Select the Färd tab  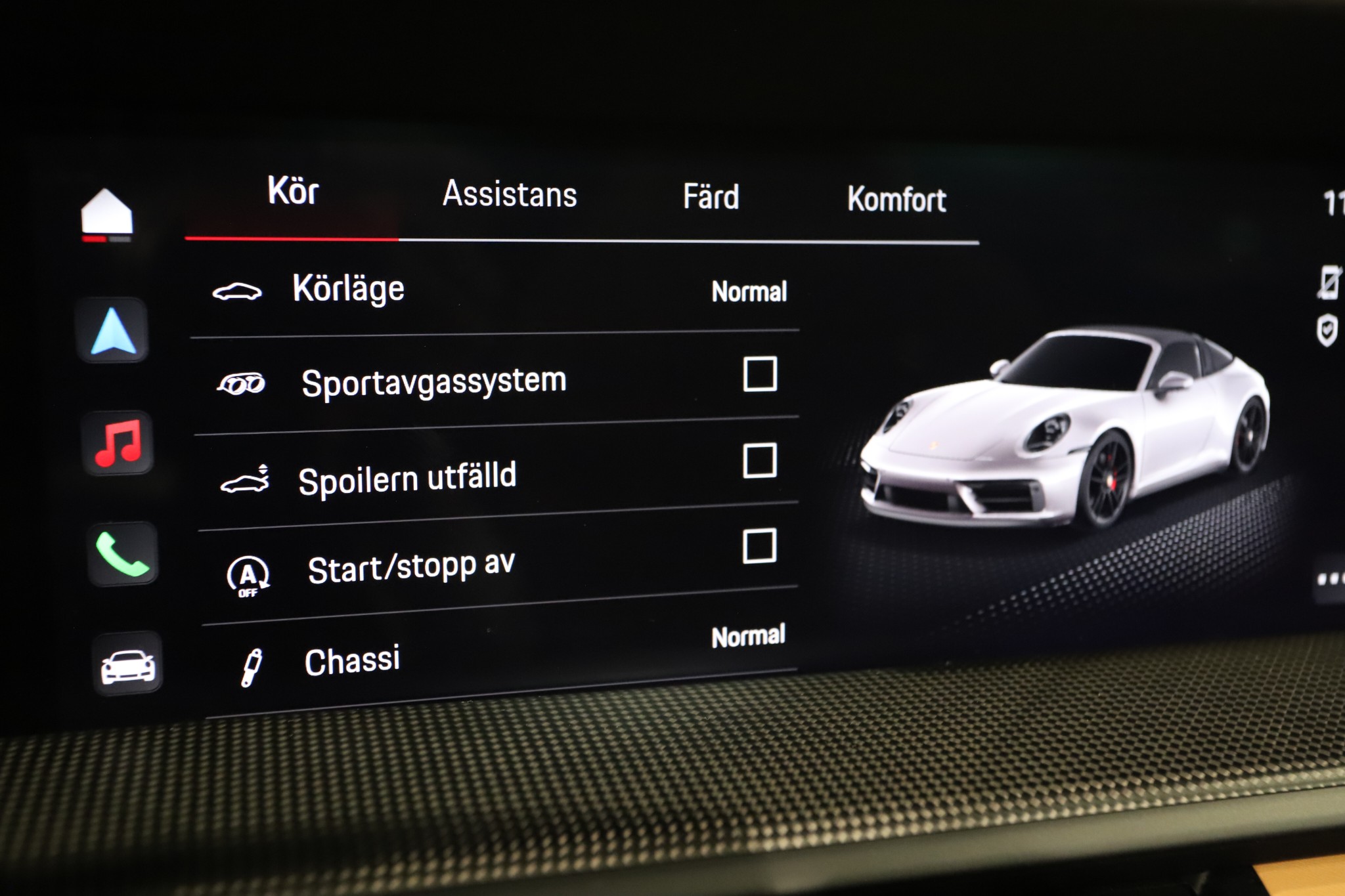[x=711, y=197]
